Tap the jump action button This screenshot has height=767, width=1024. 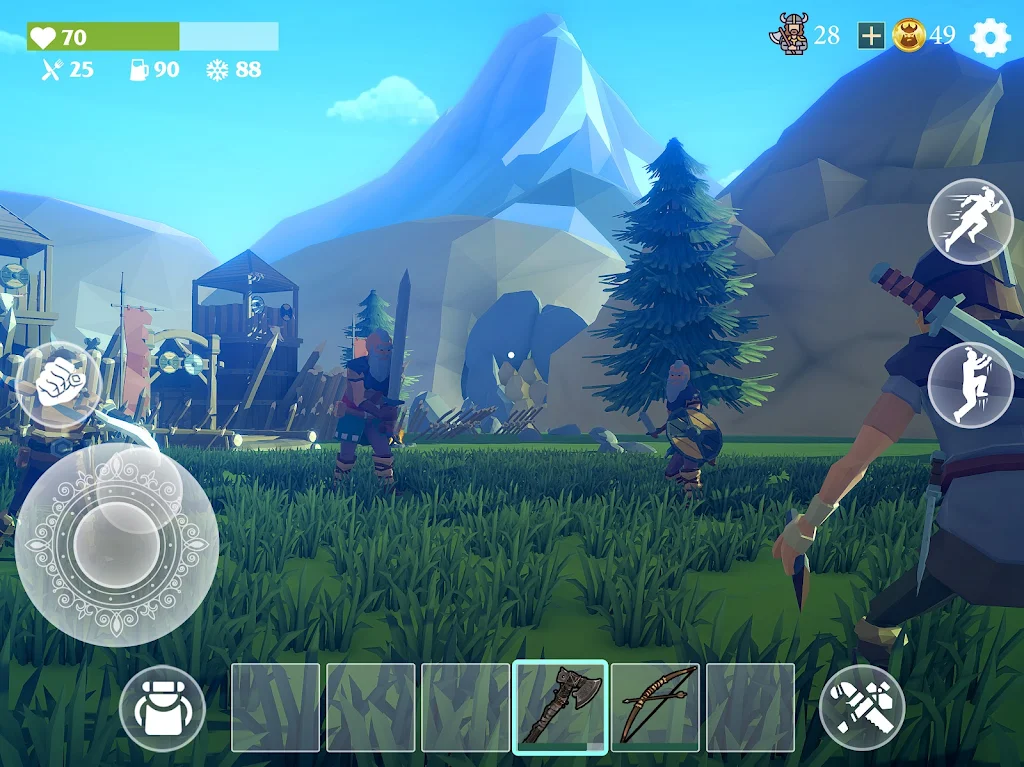click(963, 385)
